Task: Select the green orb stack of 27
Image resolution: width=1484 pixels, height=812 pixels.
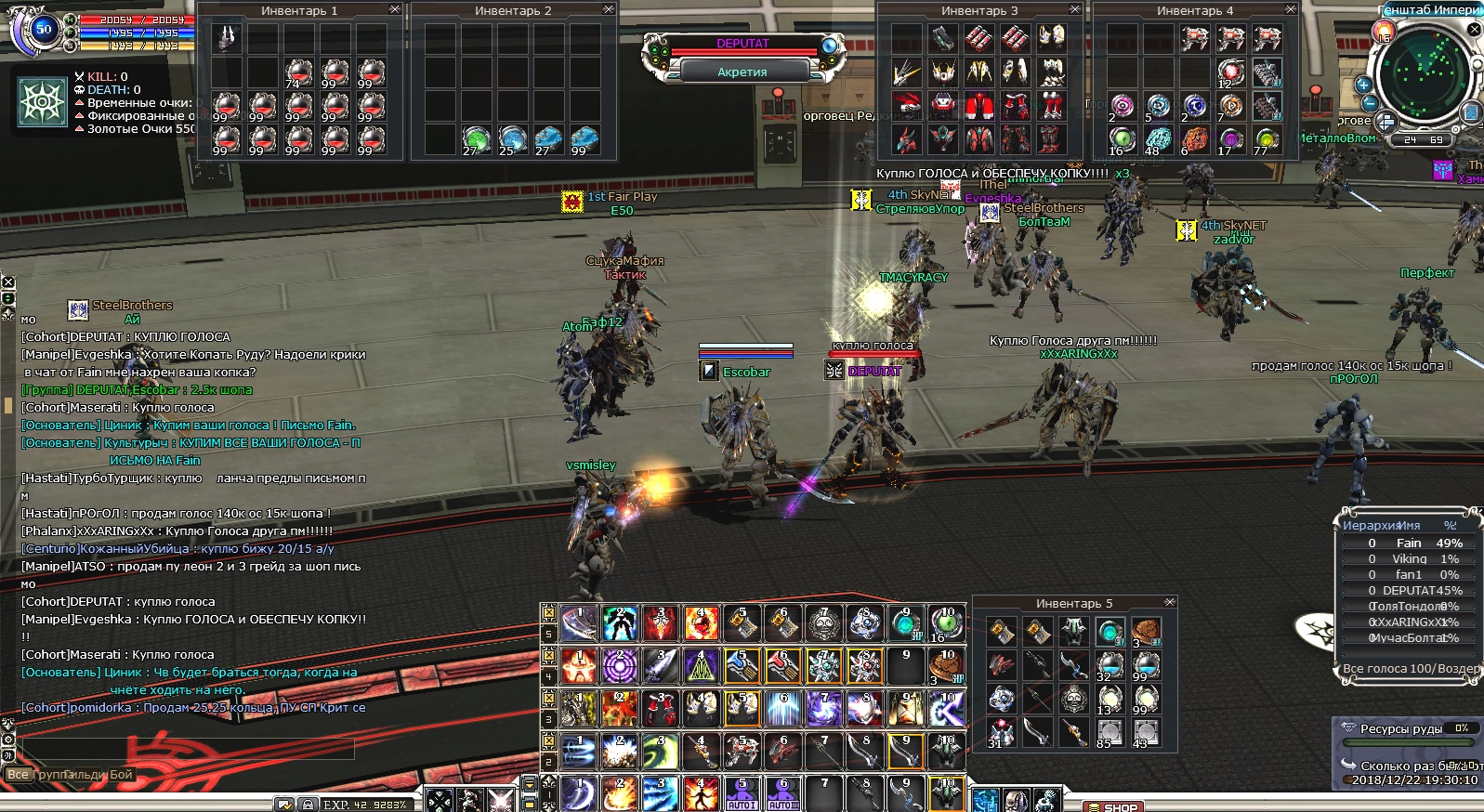Action: pos(476,140)
